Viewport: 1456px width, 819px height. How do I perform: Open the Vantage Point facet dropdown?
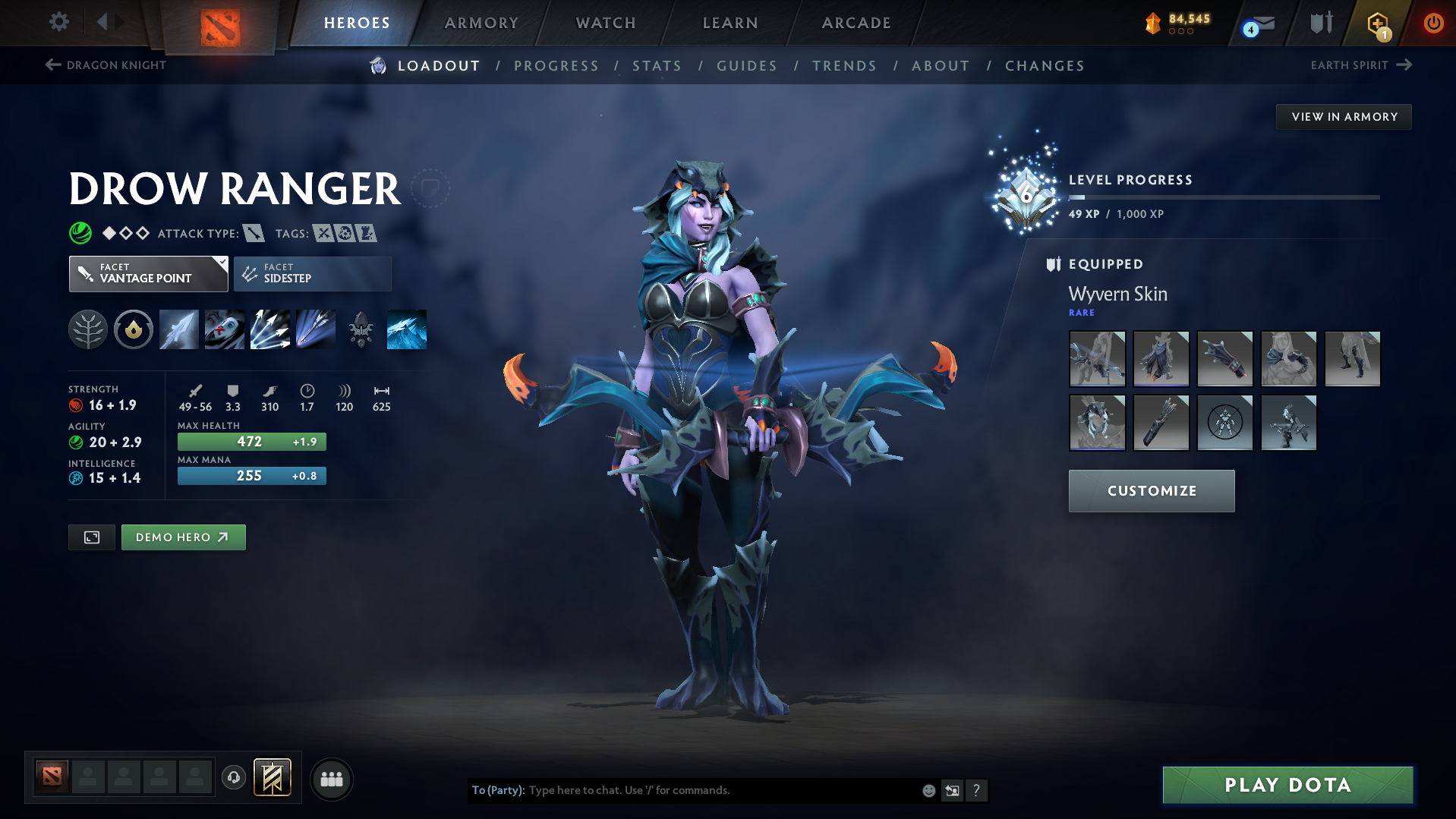coord(148,273)
